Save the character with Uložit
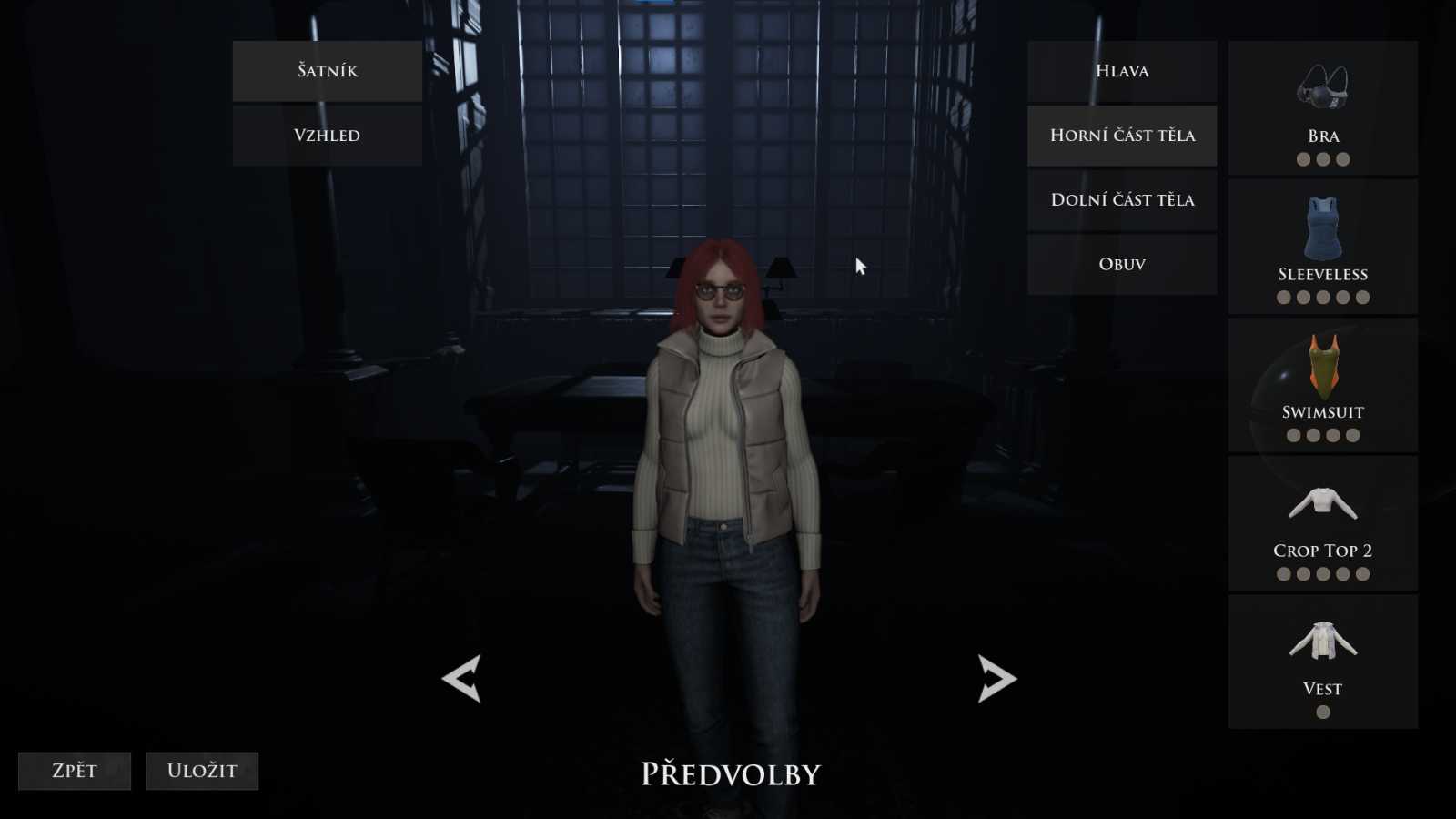The width and height of the screenshot is (1456, 819). pos(202,771)
